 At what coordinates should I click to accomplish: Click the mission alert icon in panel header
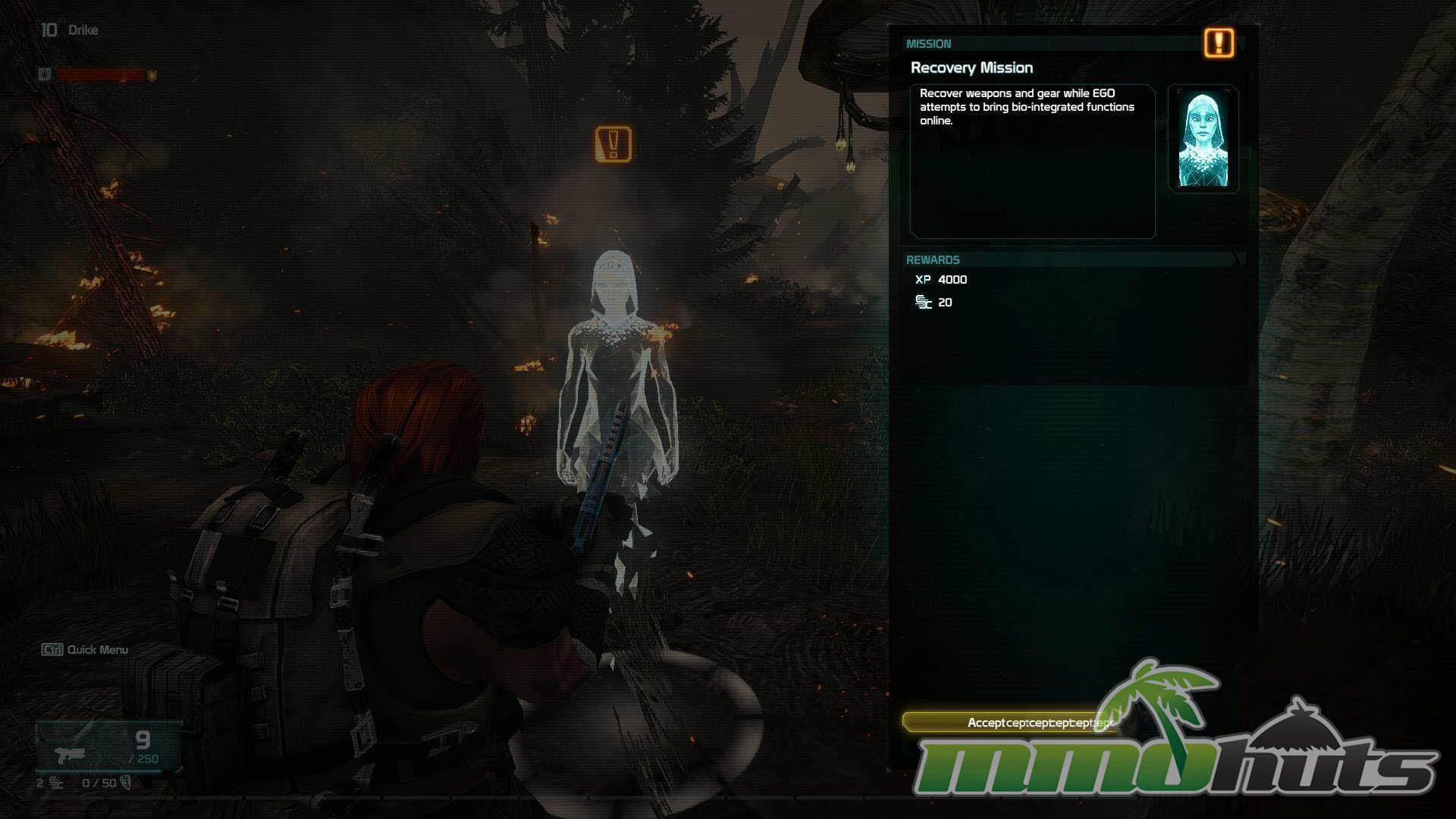click(1219, 43)
